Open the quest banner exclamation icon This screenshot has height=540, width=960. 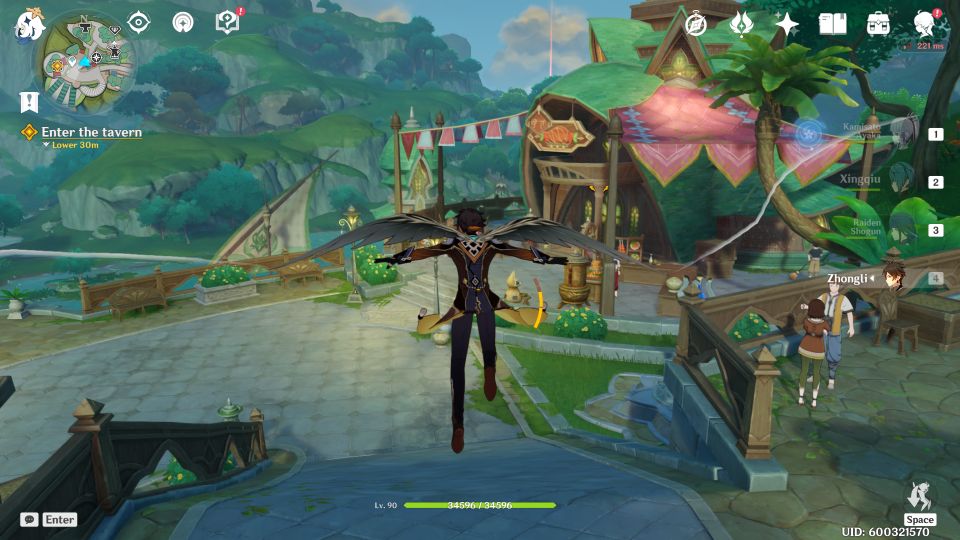[28, 101]
